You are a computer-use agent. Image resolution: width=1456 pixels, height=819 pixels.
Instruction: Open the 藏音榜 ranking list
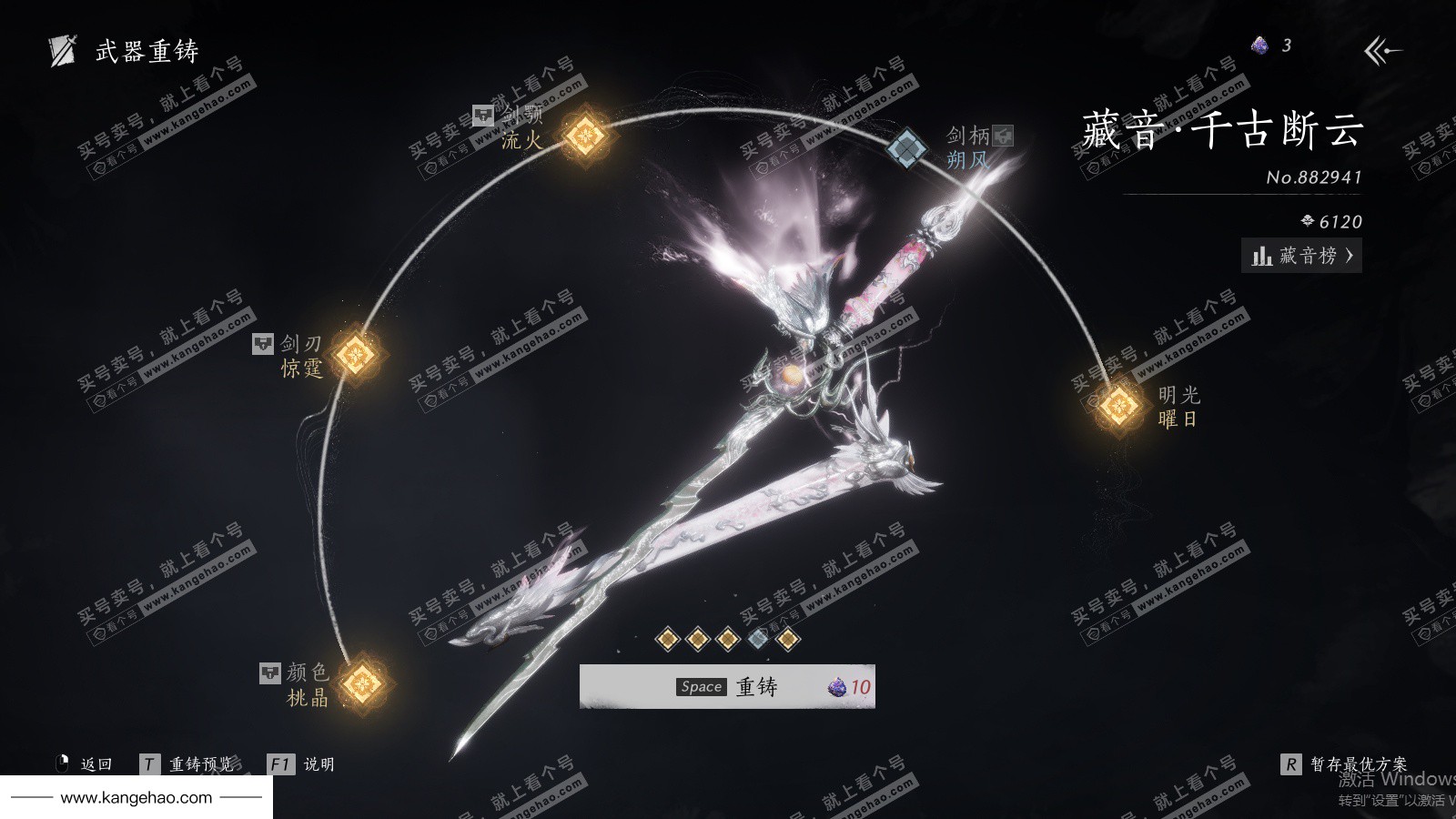[1301, 256]
